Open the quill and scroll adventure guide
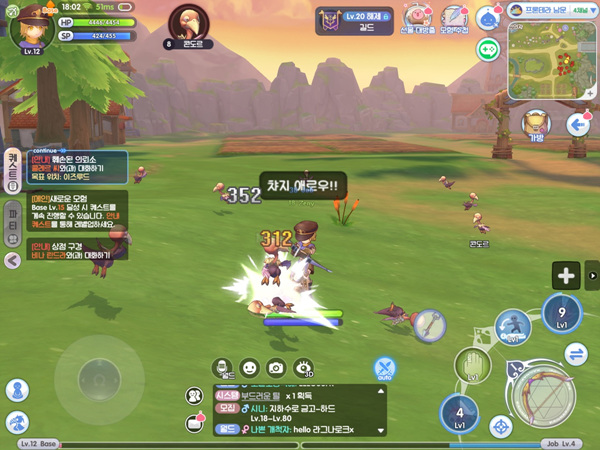This screenshot has width=600, height=450. (x=455, y=17)
